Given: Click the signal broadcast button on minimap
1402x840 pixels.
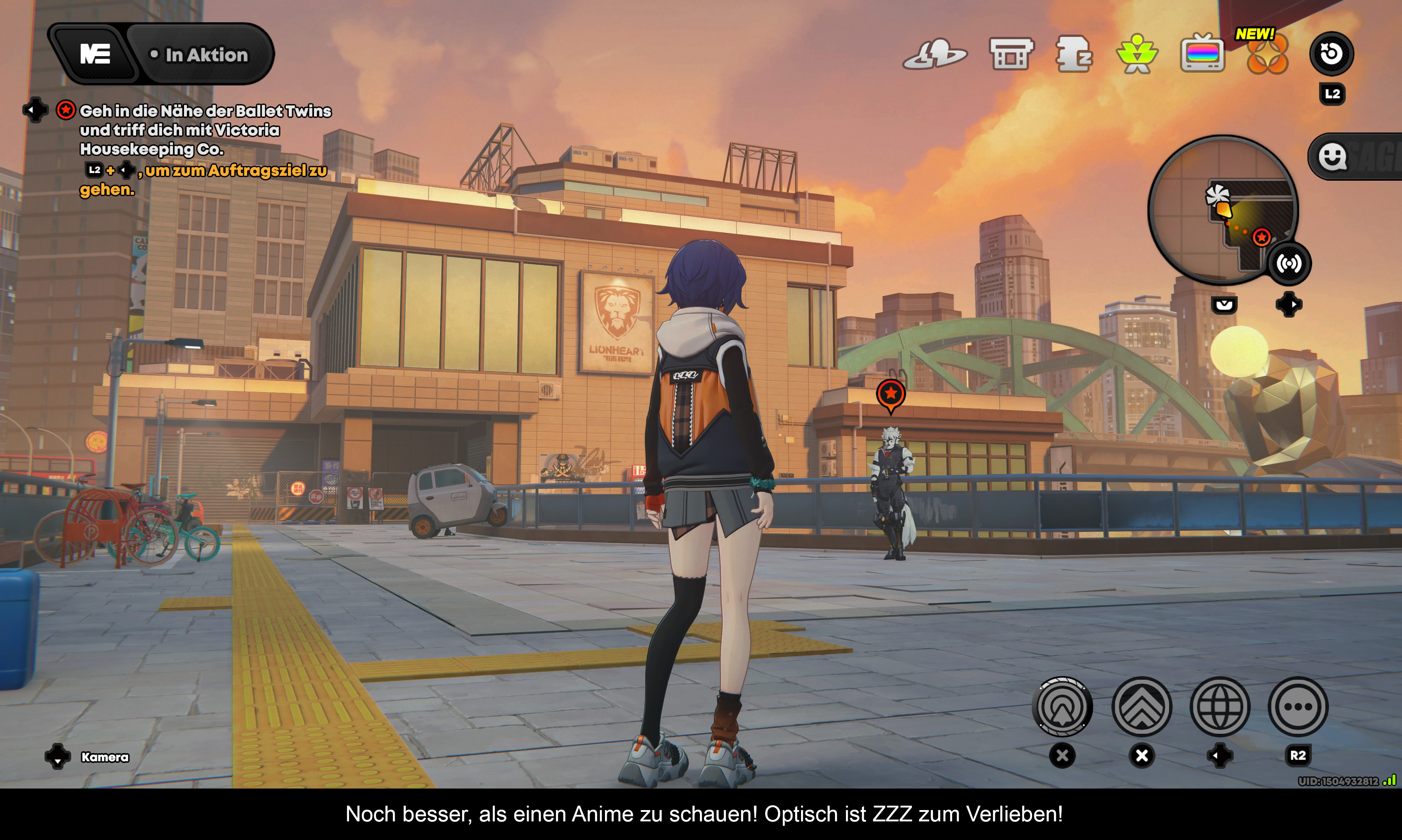Looking at the screenshot, I should coord(1289,264).
